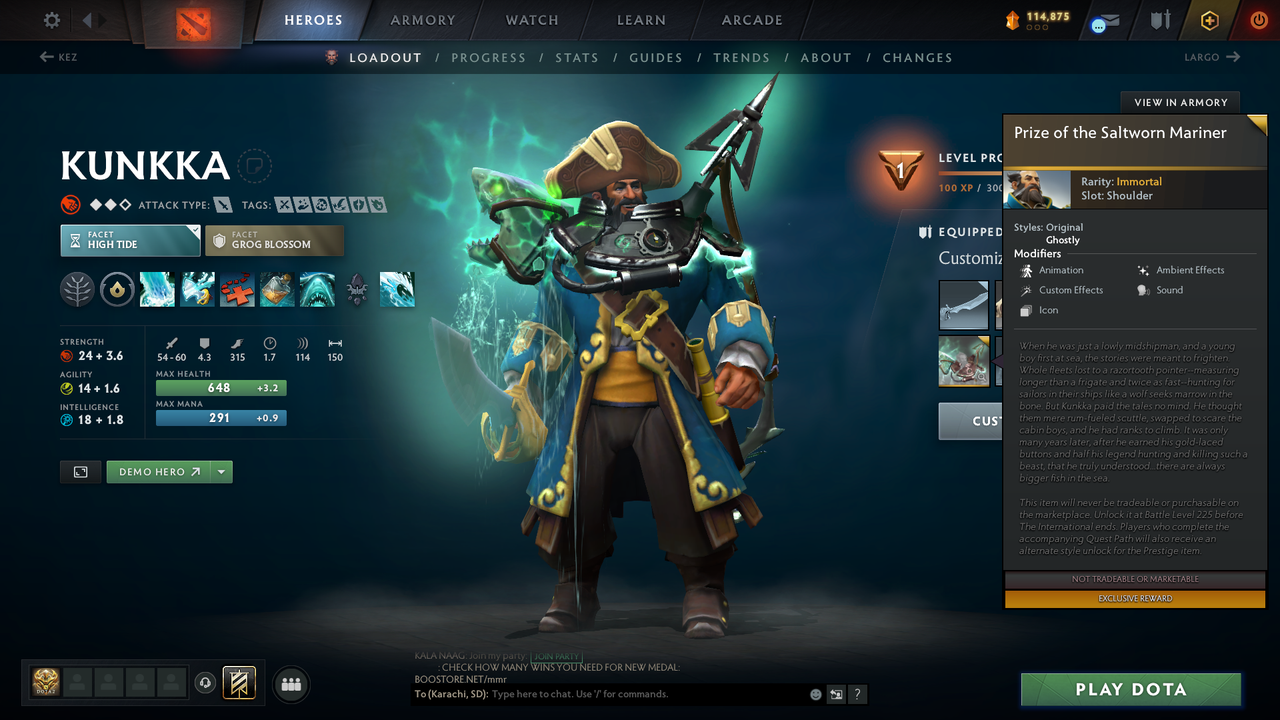Open the Ghostship ability icon
The width and height of the screenshot is (1280, 720).
click(317, 289)
